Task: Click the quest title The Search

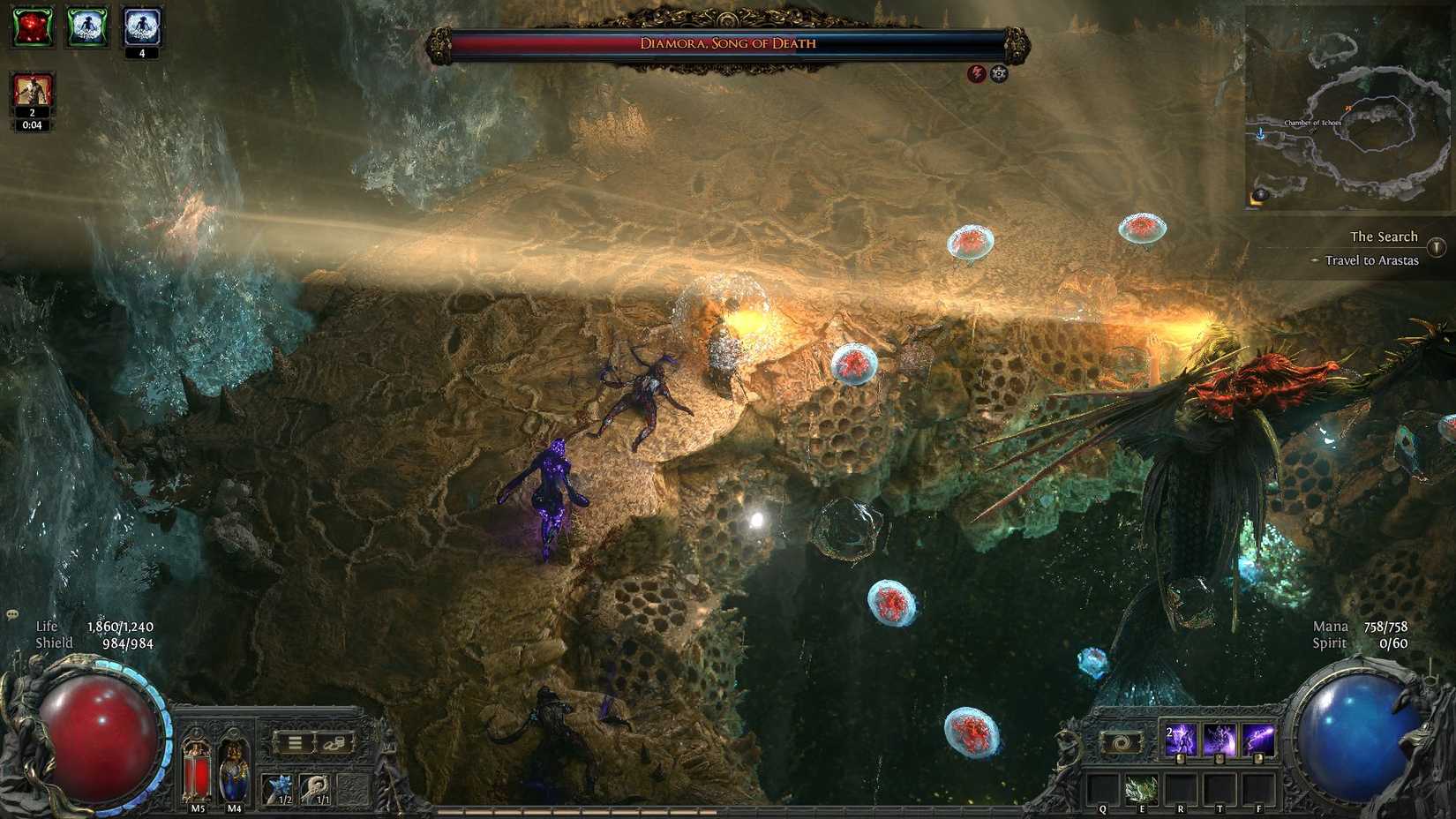Action: pos(1385,236)
